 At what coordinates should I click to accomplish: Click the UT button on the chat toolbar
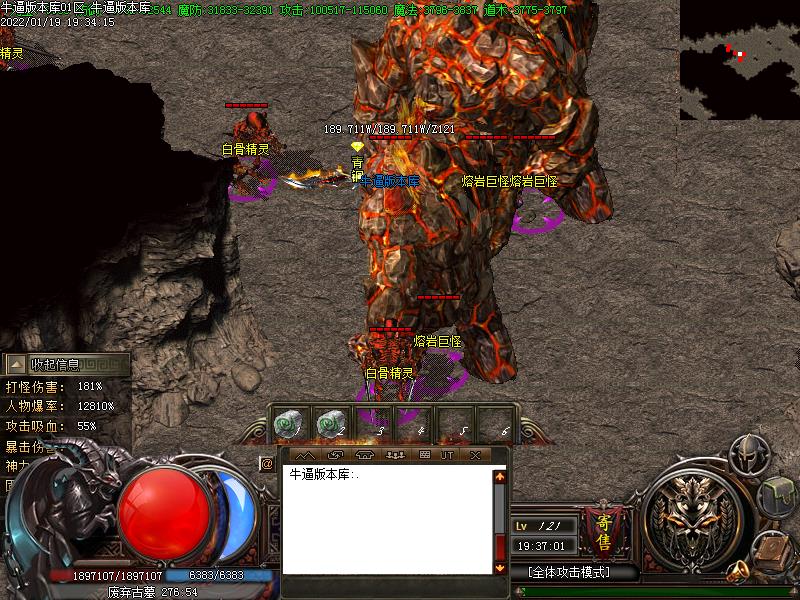pyautogui.click(x=447, y=455)
